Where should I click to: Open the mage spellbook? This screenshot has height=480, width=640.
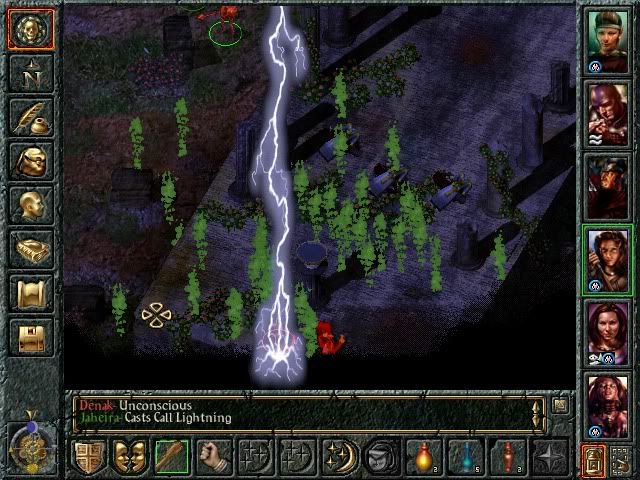31,248
